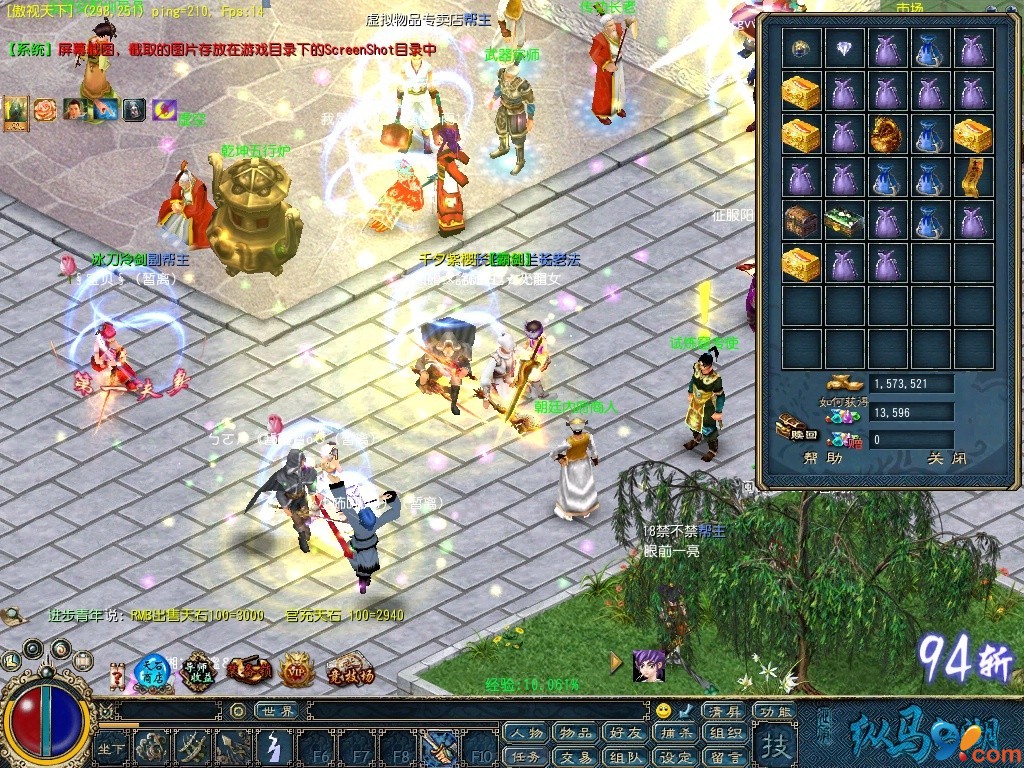Image resolution: width=1024 pixels, height=768 pixels.
Task: Click the 清屏 clear screen button
Action: click(x=726, y=711)
